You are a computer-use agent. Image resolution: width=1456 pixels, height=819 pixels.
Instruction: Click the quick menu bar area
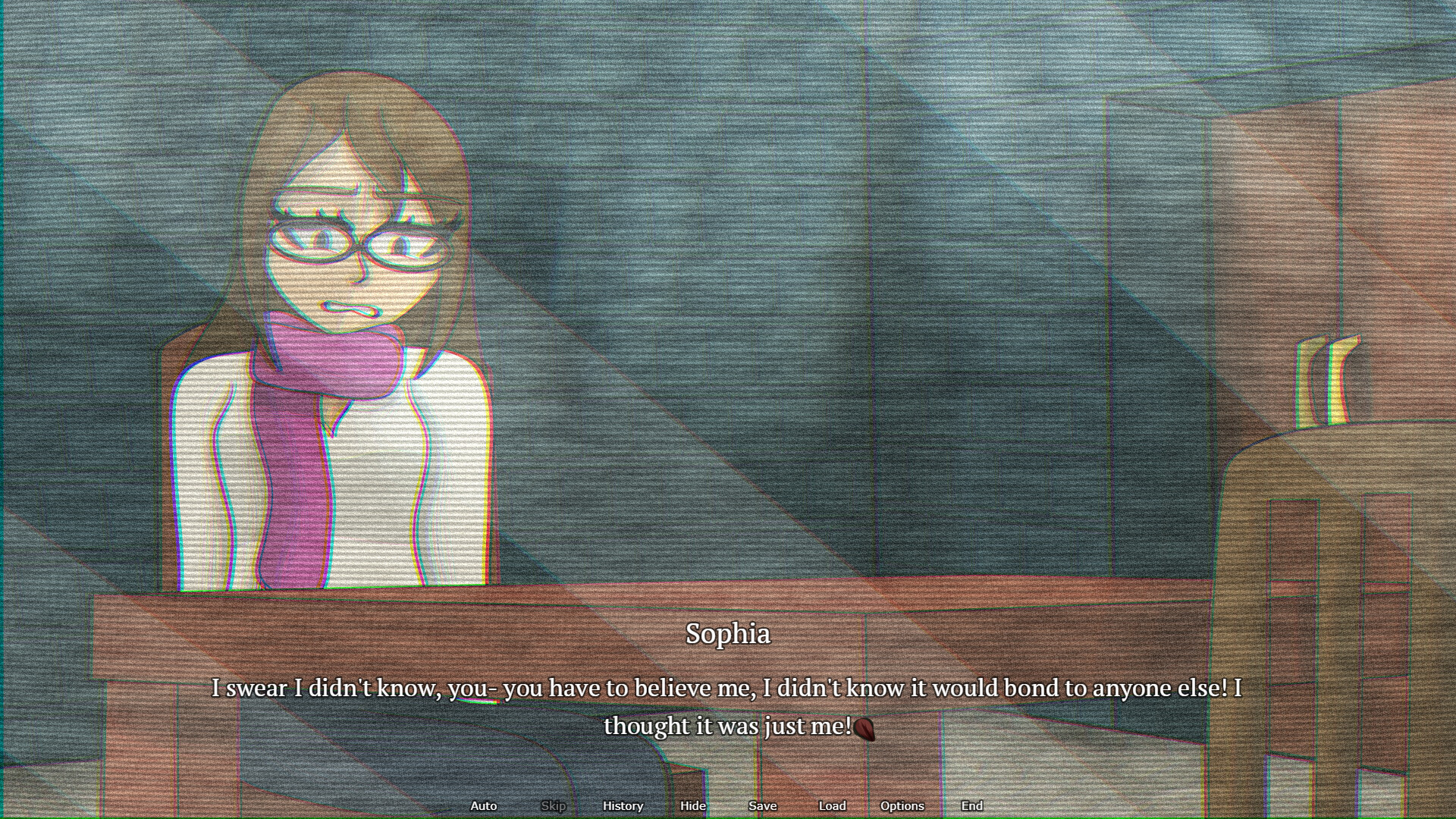pos(728,806)
